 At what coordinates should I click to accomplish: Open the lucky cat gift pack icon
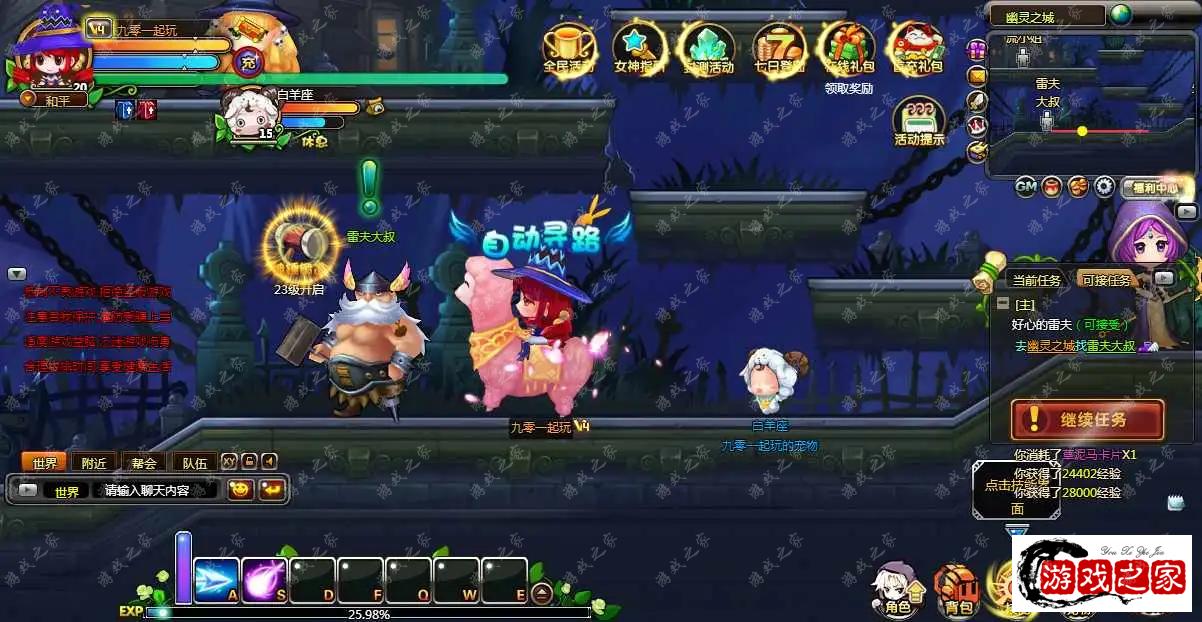(917, 49)
